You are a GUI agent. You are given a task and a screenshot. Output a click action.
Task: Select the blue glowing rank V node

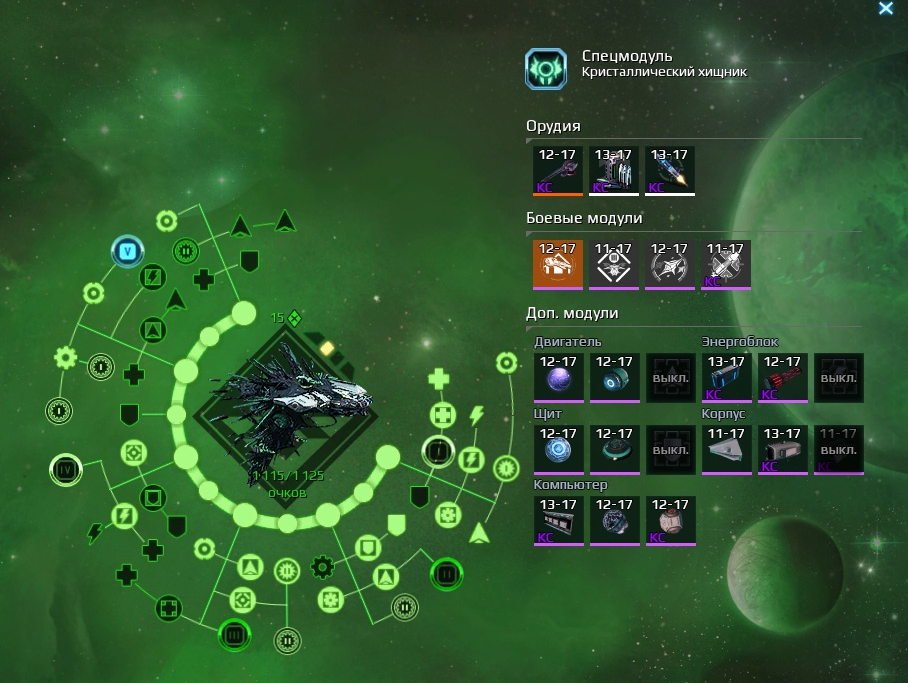coord(127,251)
